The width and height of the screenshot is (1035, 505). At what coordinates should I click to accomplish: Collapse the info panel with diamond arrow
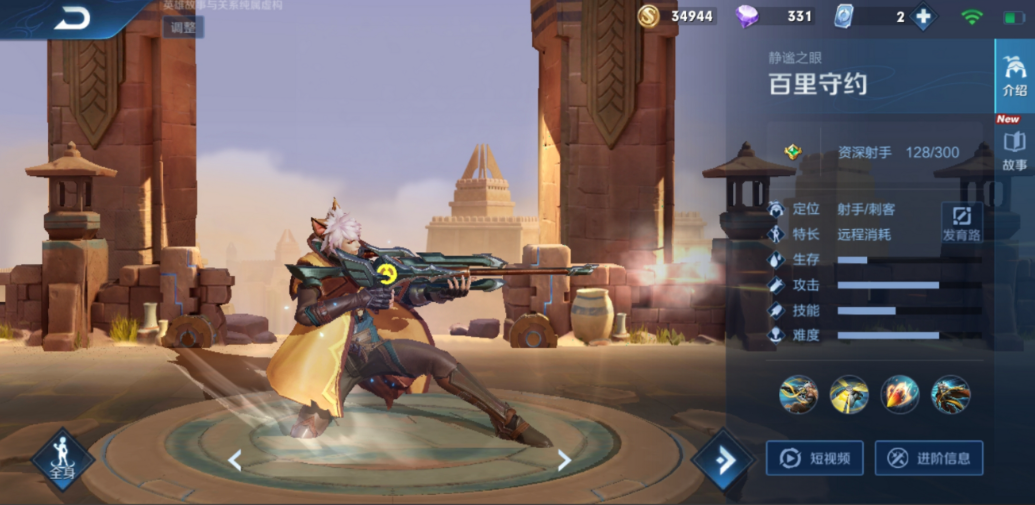pos(722,460)
